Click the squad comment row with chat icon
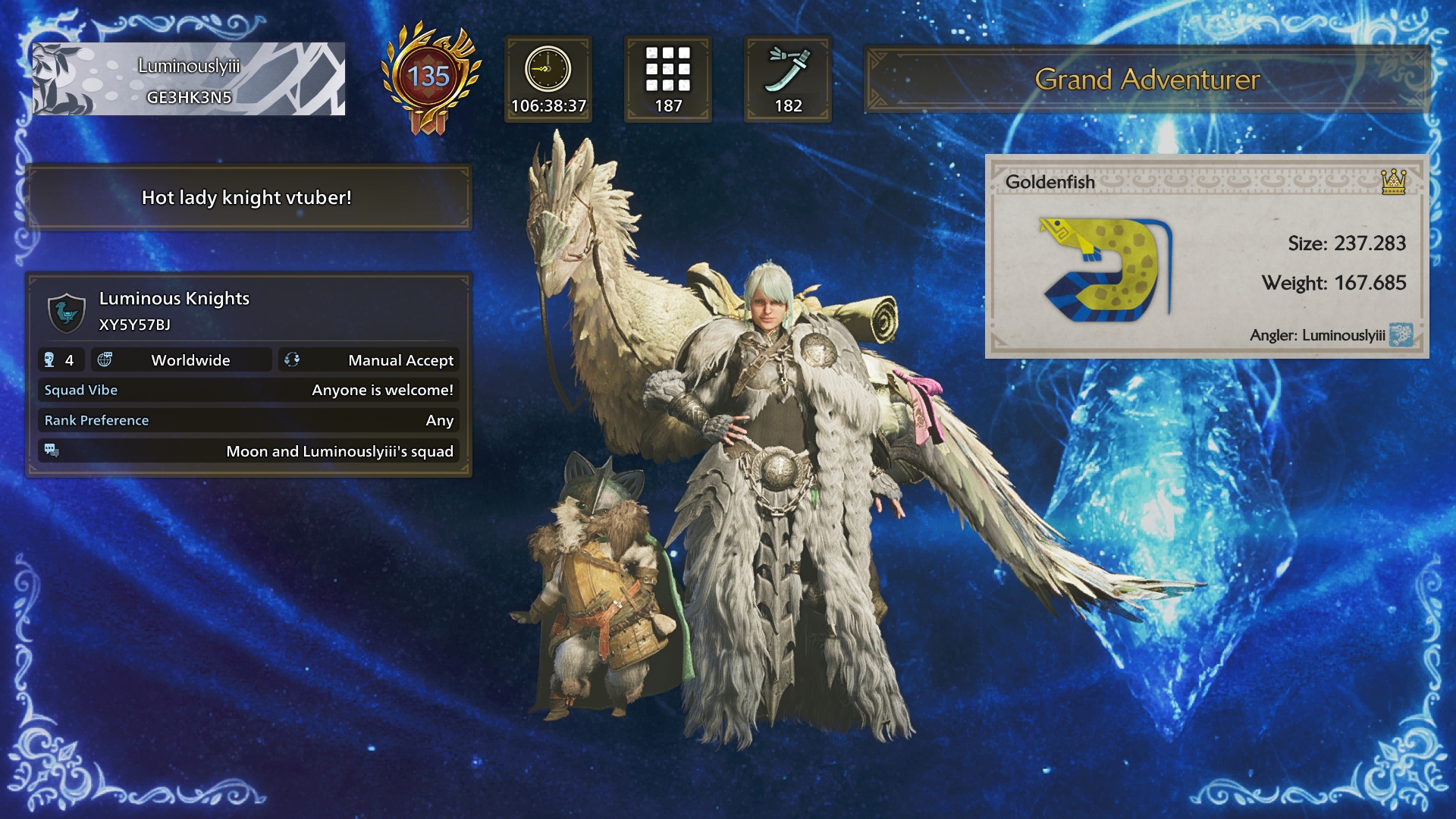Image resolution: width=1456 pixels, height=819 pixels. [x=249, y=451]
